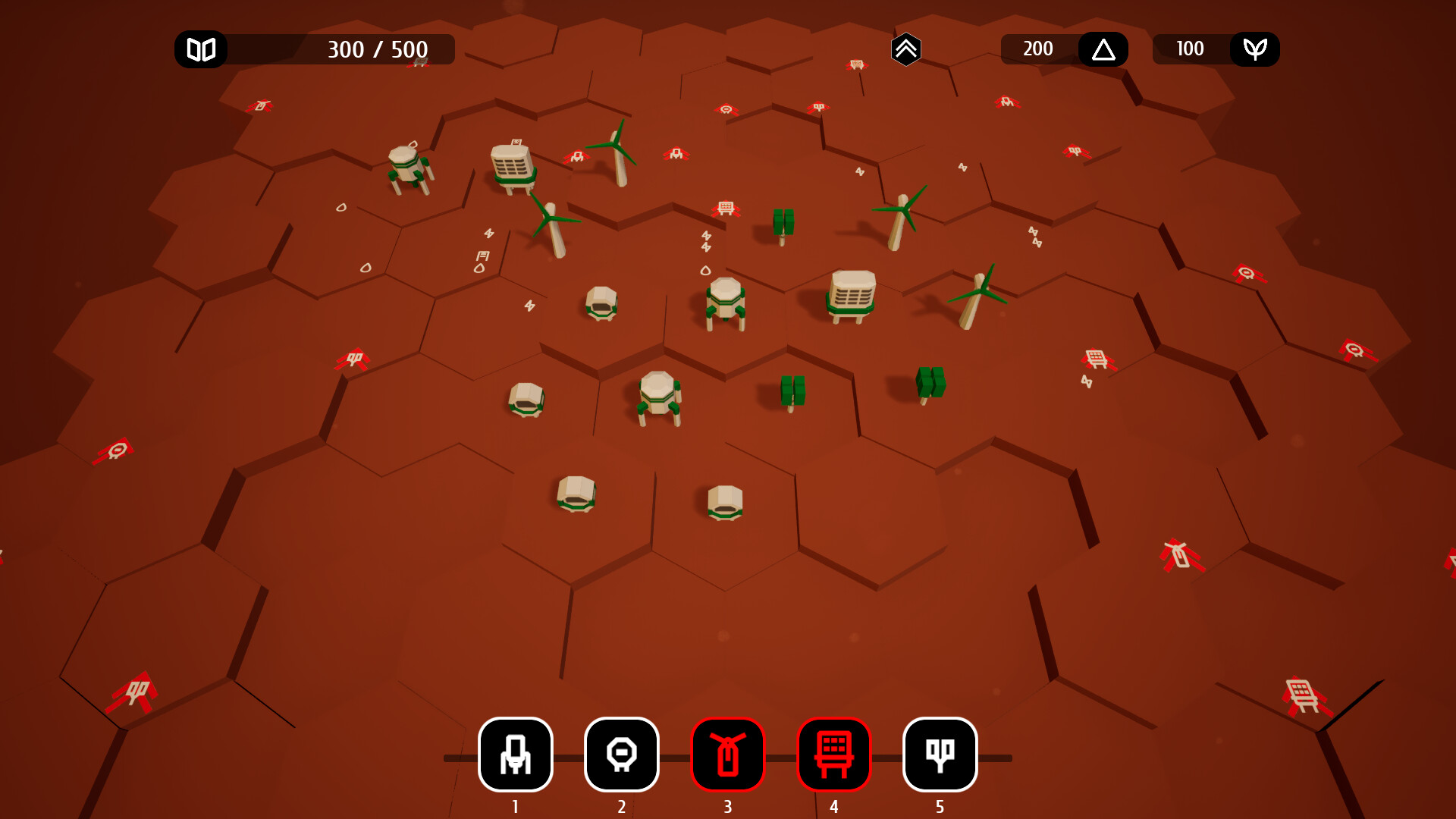Pick the red wind turbine build button
1456x819 pixels.
[x=728, y=755]
